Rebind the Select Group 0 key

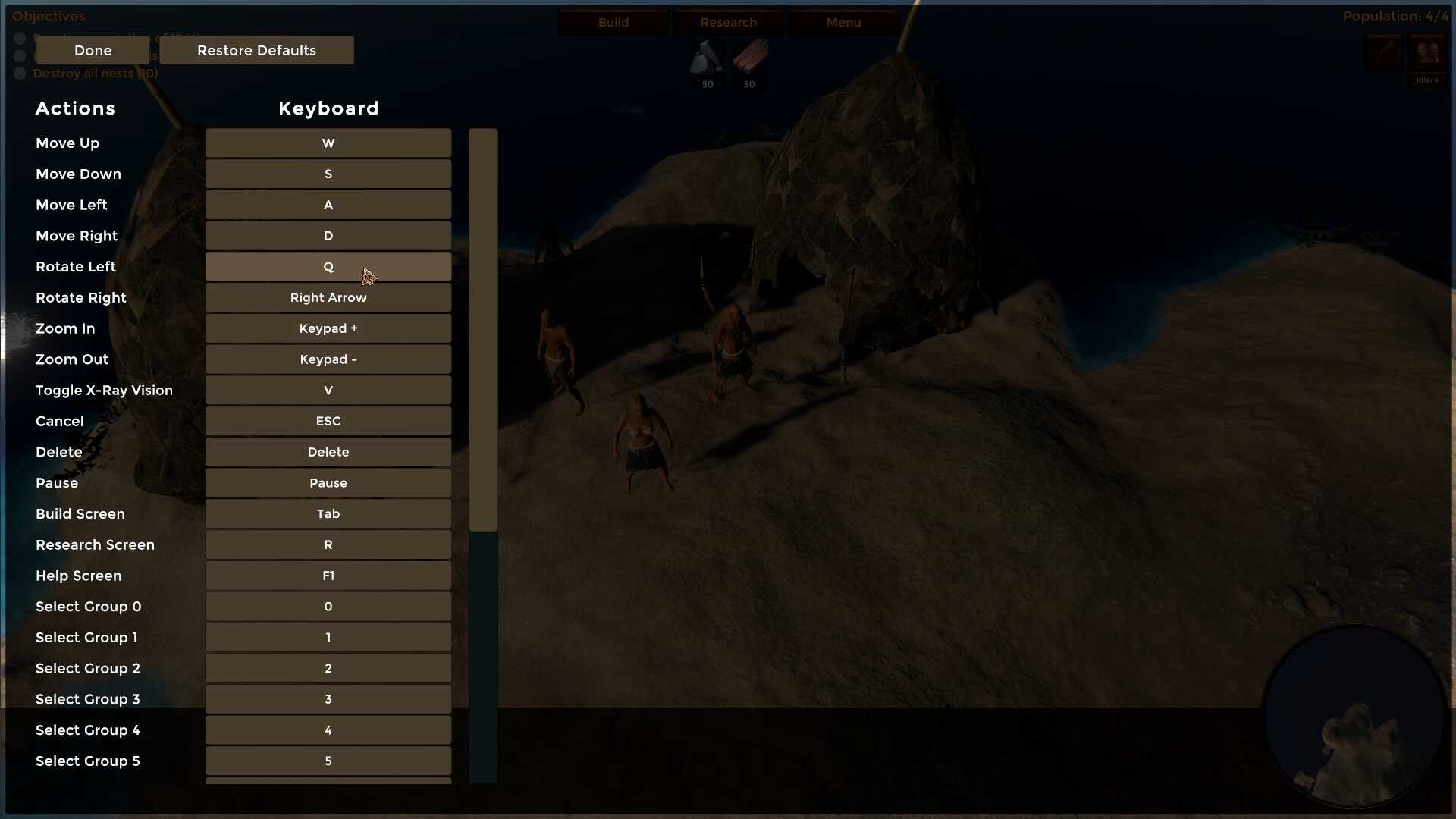[x=328, y=607]
